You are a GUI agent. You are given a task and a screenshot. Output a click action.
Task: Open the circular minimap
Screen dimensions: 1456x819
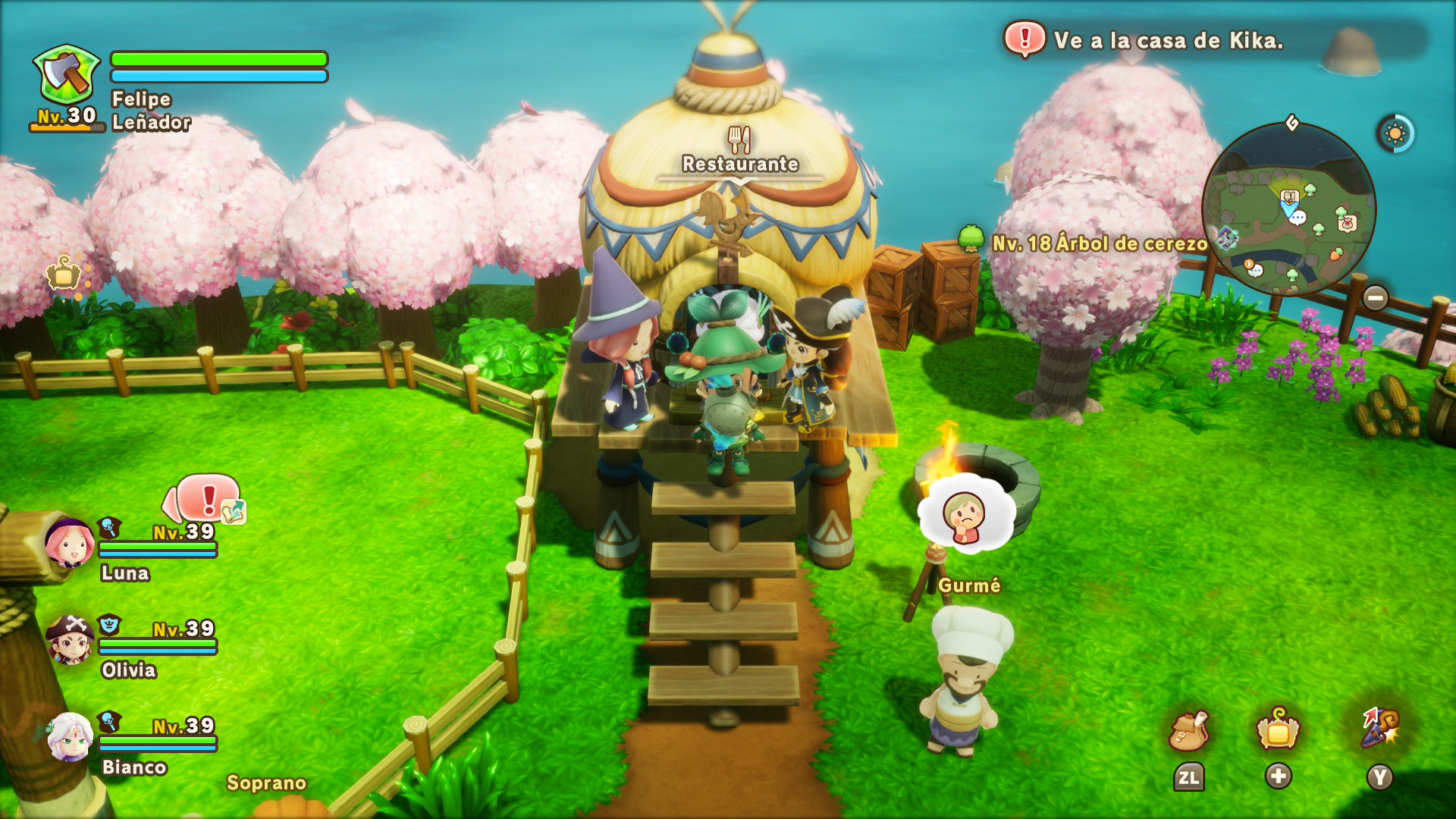click(1288, 209)
